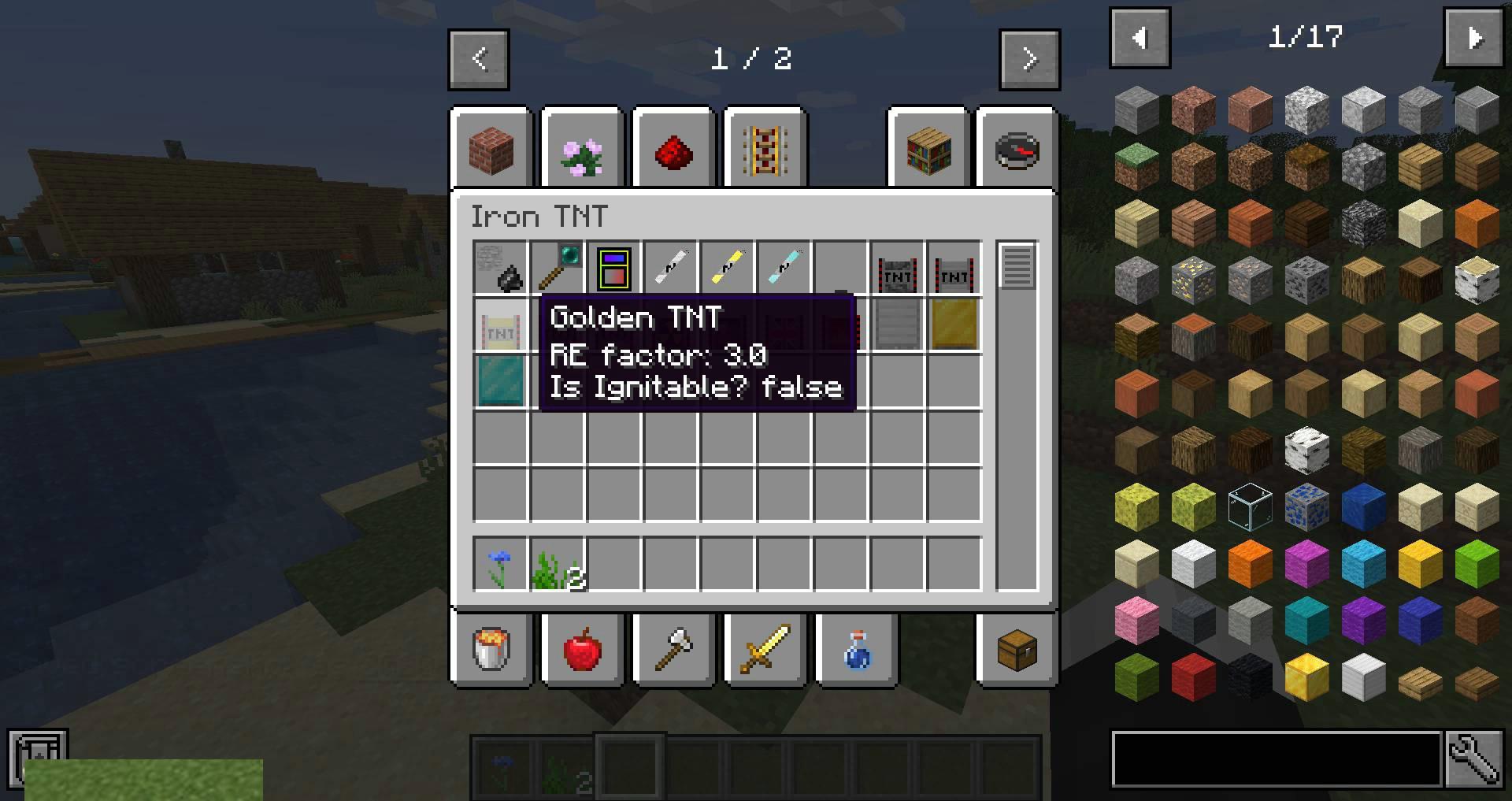Switch to the Transportation rail tab
This screenshot has width=1512, height=801.
pos(765,151)
